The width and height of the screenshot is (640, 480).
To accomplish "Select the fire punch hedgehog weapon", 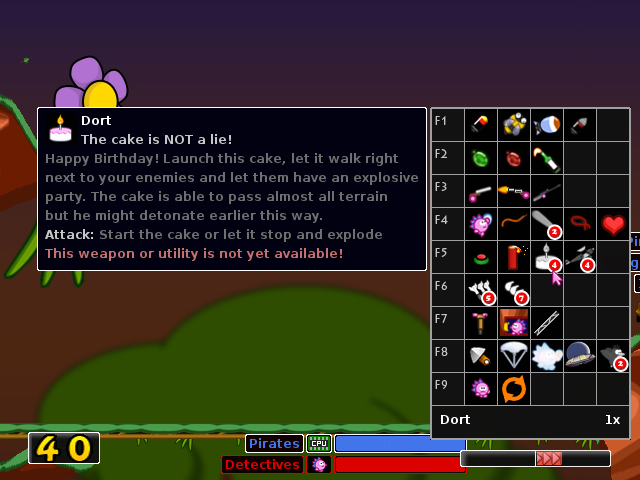I will (481, 223).
